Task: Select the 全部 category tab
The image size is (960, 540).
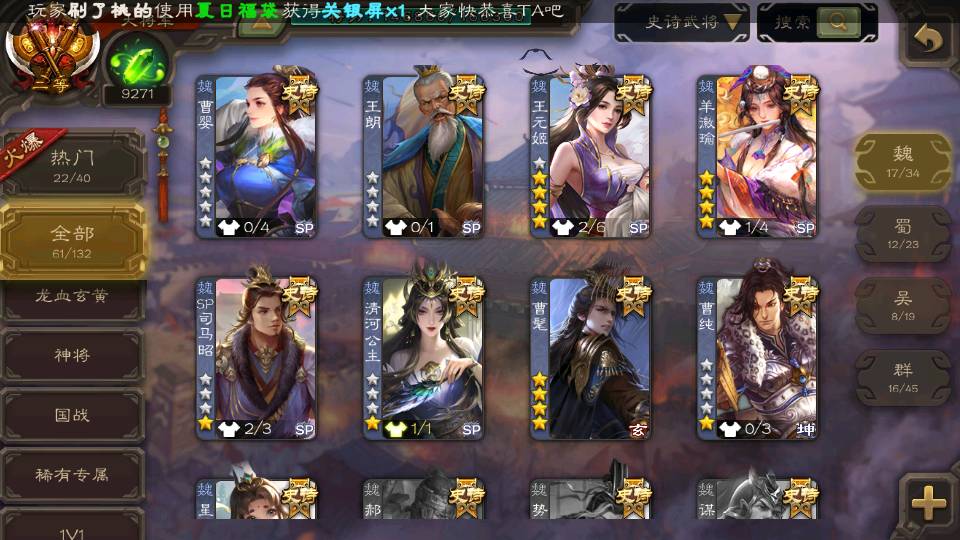Action: pyautogui.click(x=72, y=240)
